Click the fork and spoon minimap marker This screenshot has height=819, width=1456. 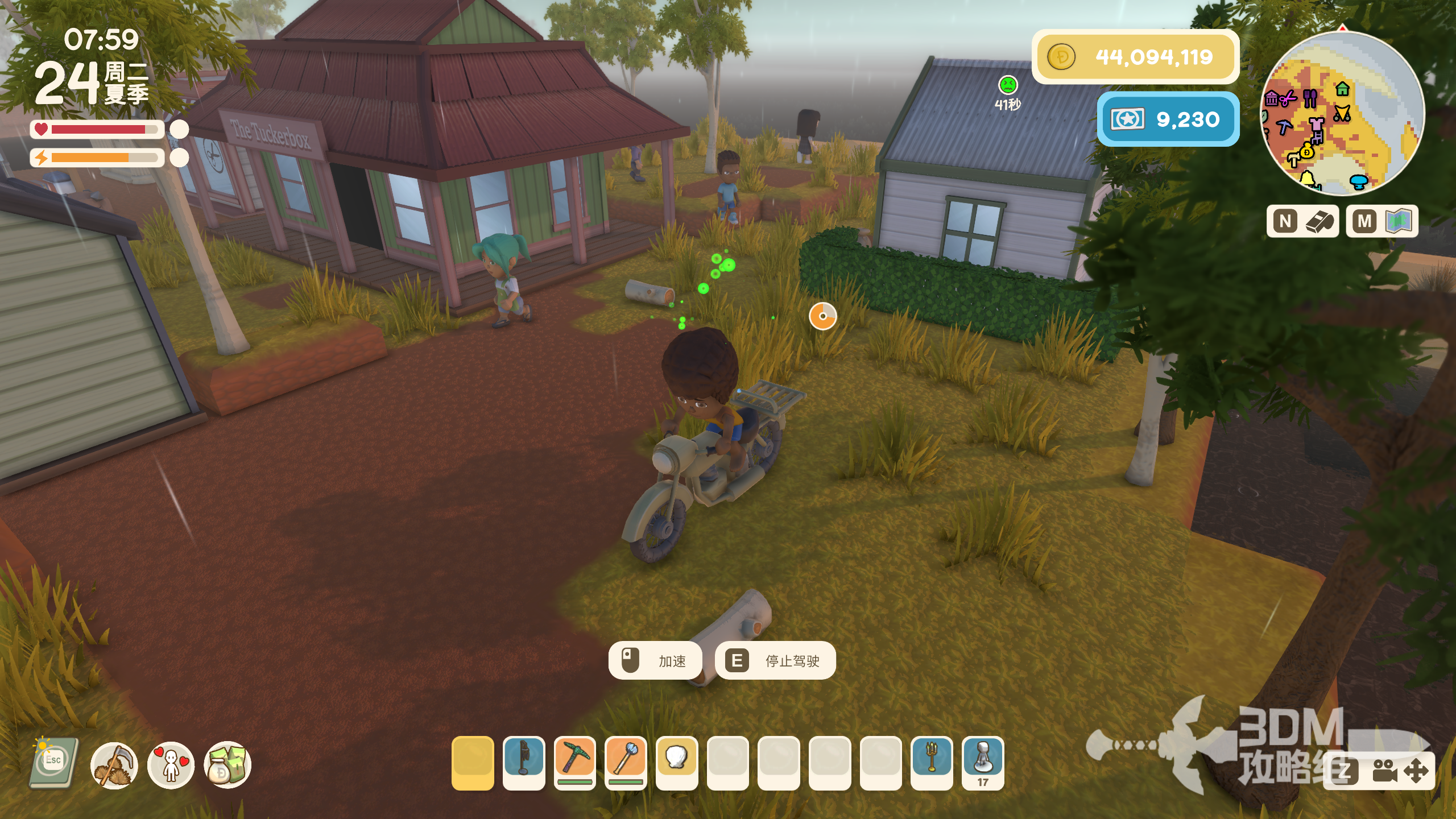[1310, 98]
